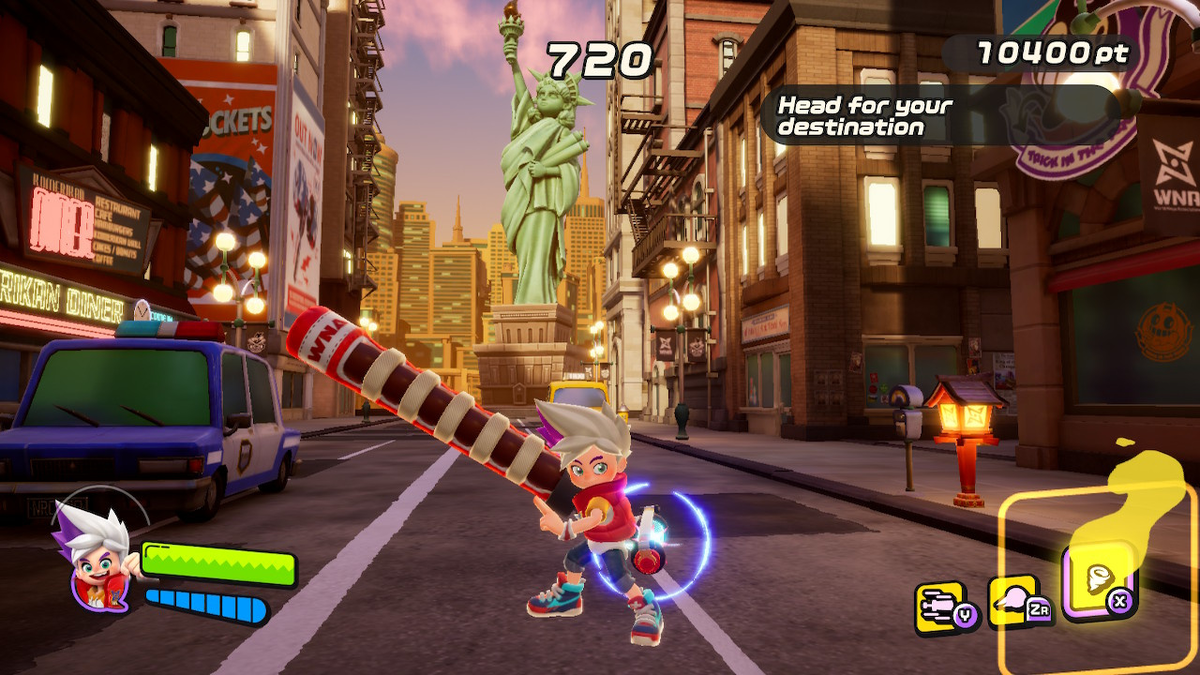The image size is (1200, 675).
Task: Open the "Head for your destination" objective
Action: 866,116
